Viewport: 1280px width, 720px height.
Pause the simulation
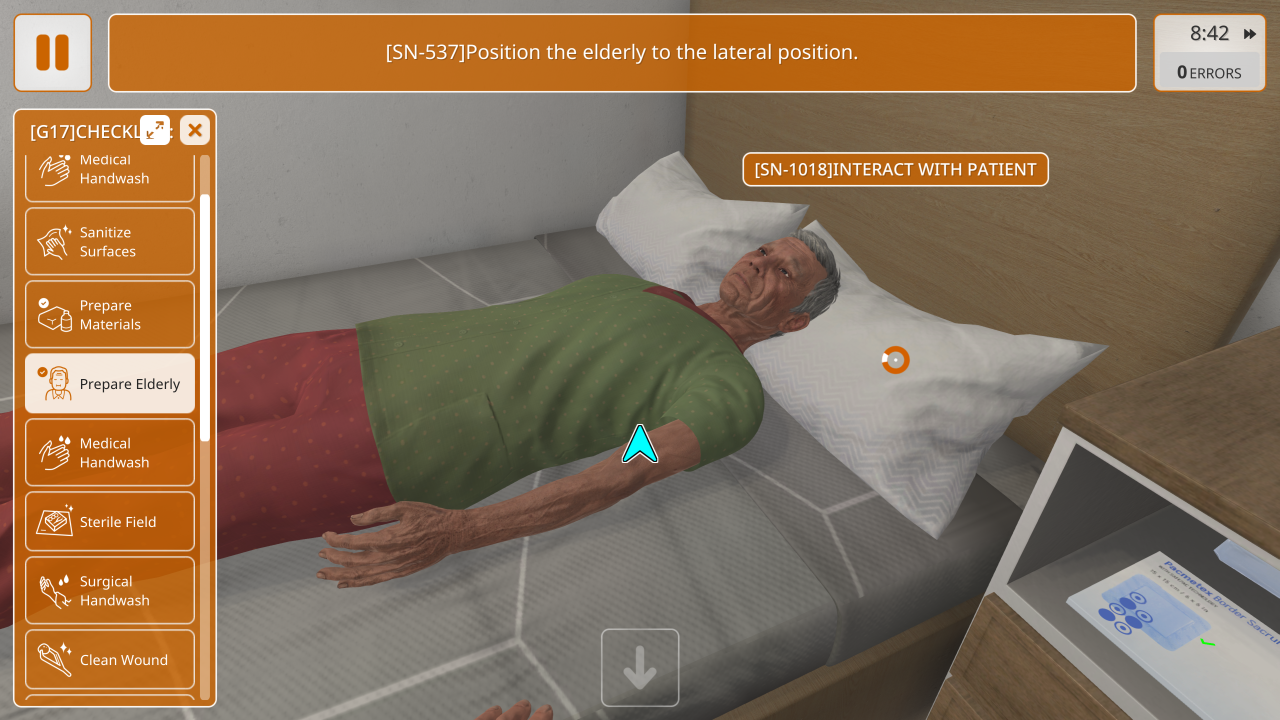[x=52, y=52]
